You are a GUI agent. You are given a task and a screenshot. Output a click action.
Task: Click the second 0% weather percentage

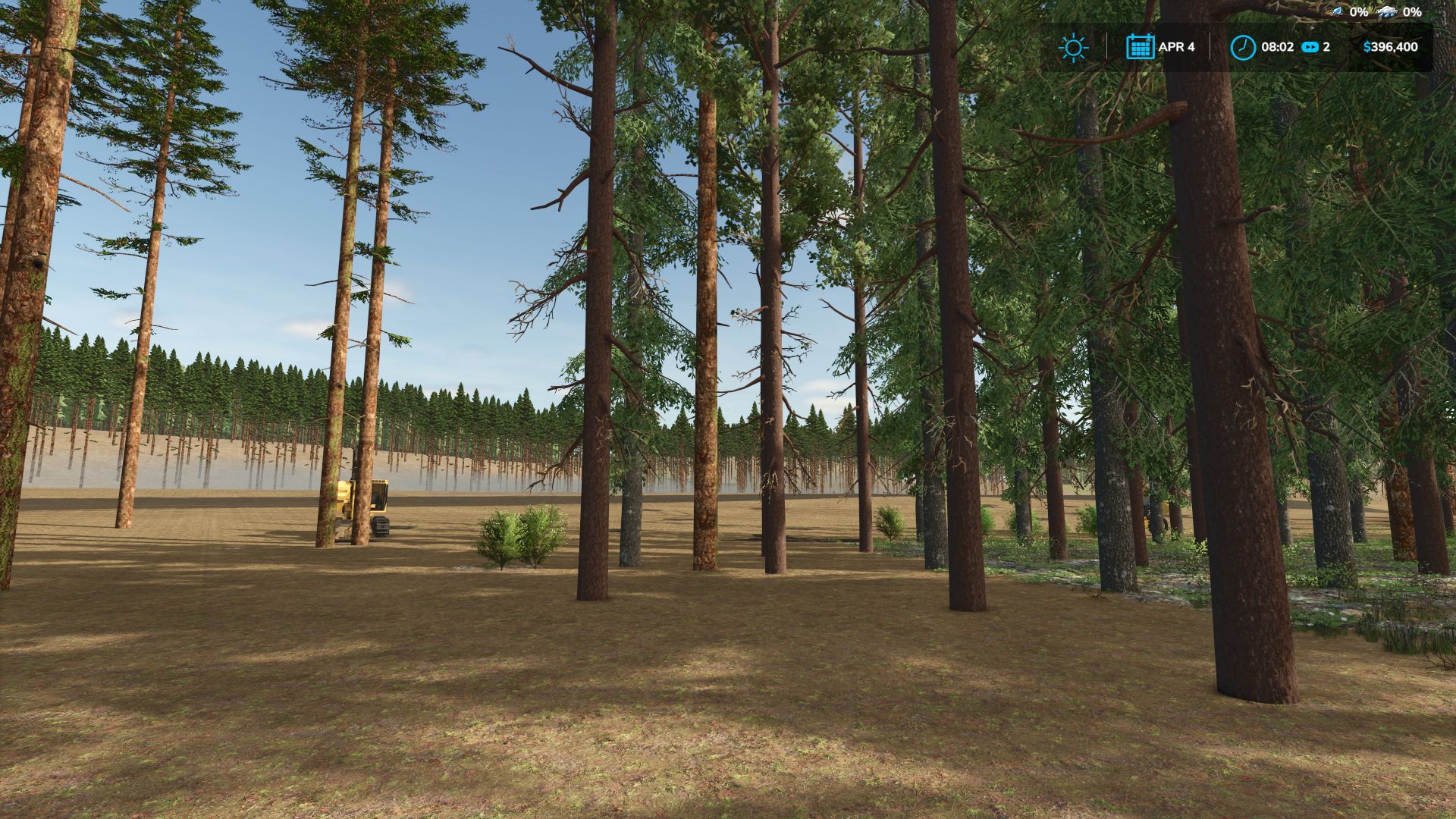tap(1412, 12)
